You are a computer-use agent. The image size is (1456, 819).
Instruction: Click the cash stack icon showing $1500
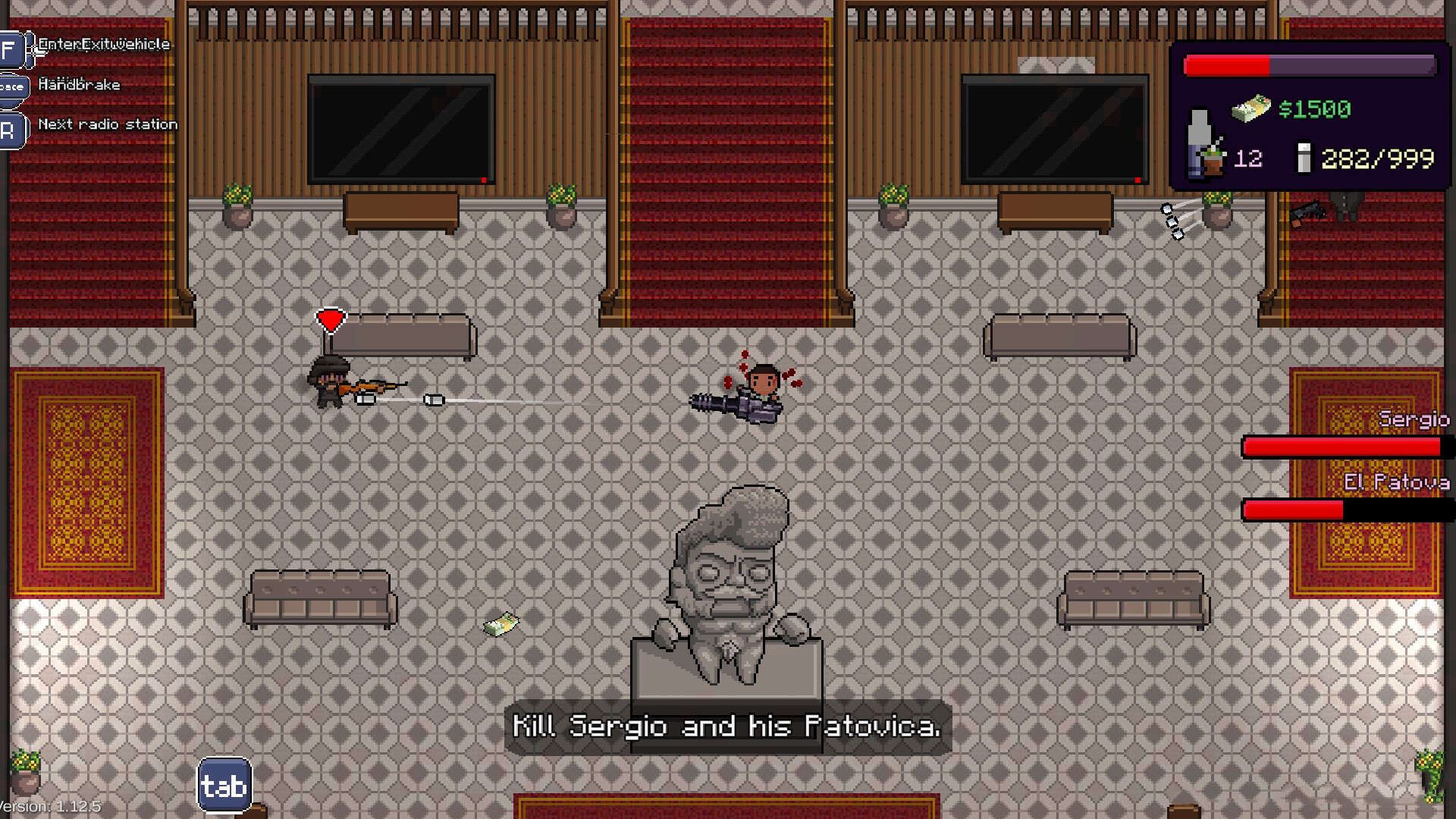[x=1251, y=108]
